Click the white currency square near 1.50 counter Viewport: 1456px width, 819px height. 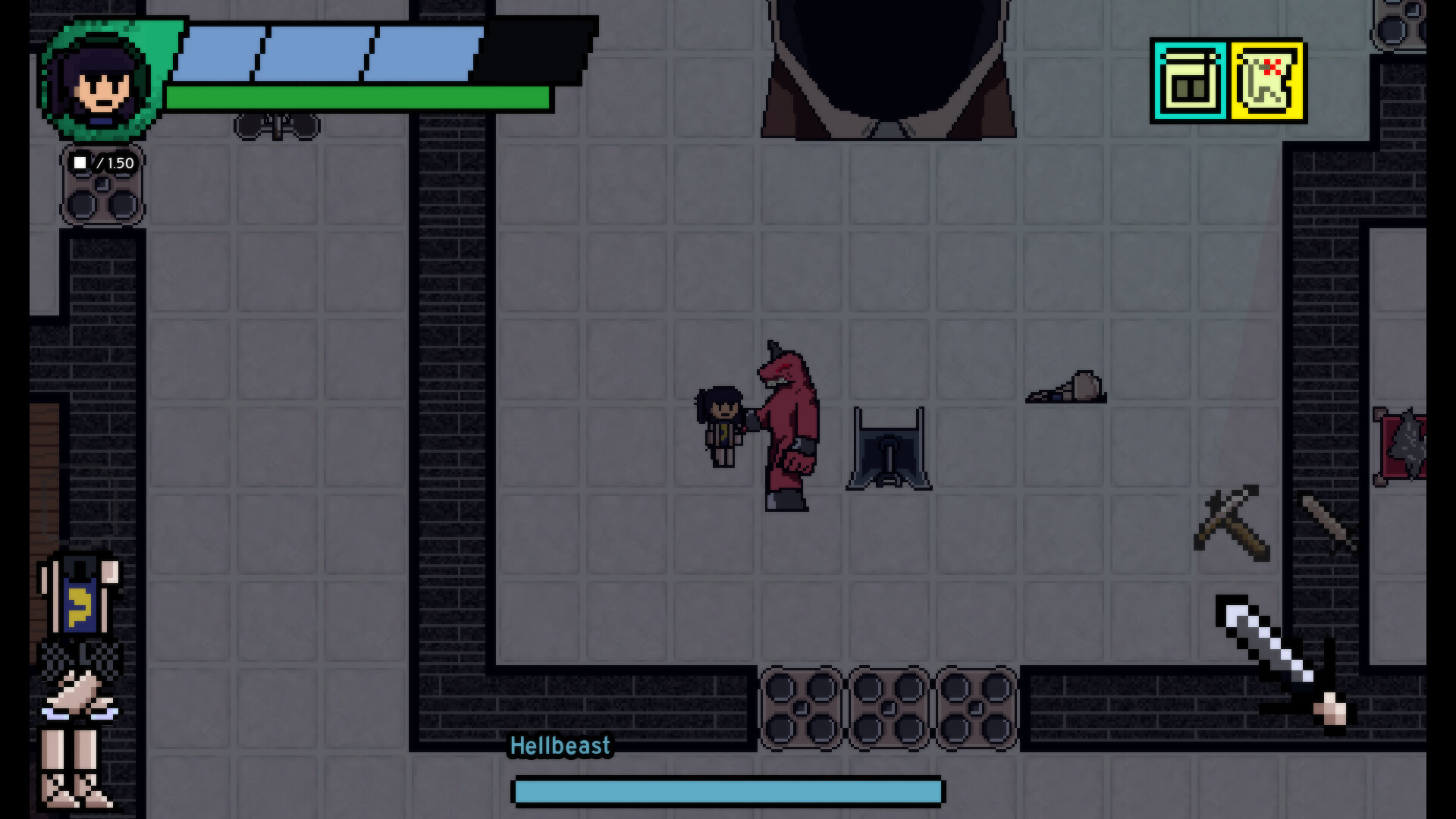pos(81,162)
